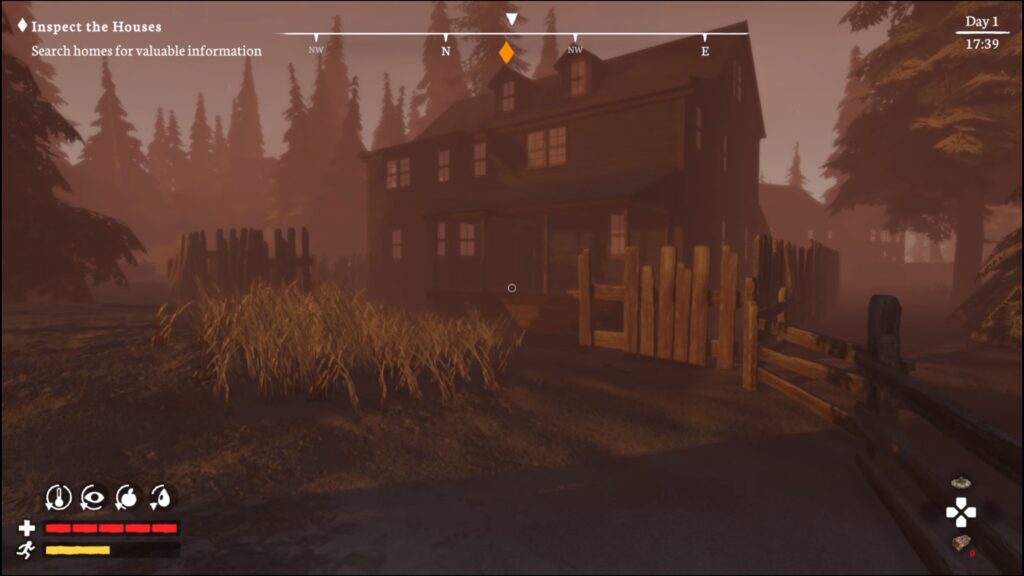The height and width of the screenshot is (576, 1024).
Task: Click the eye status icon
Action: point(93,496)
